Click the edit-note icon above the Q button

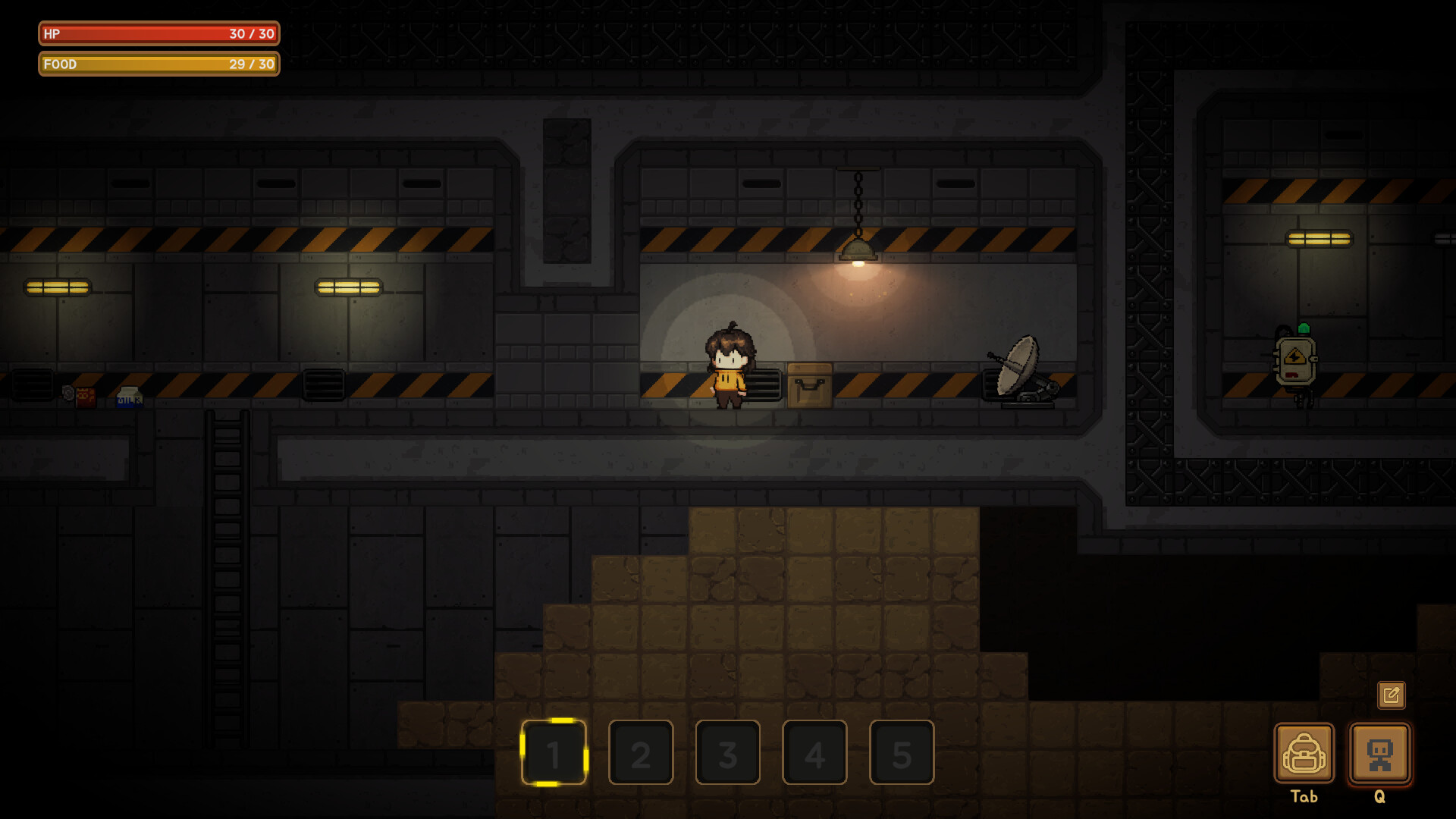tap(1392, 695)
